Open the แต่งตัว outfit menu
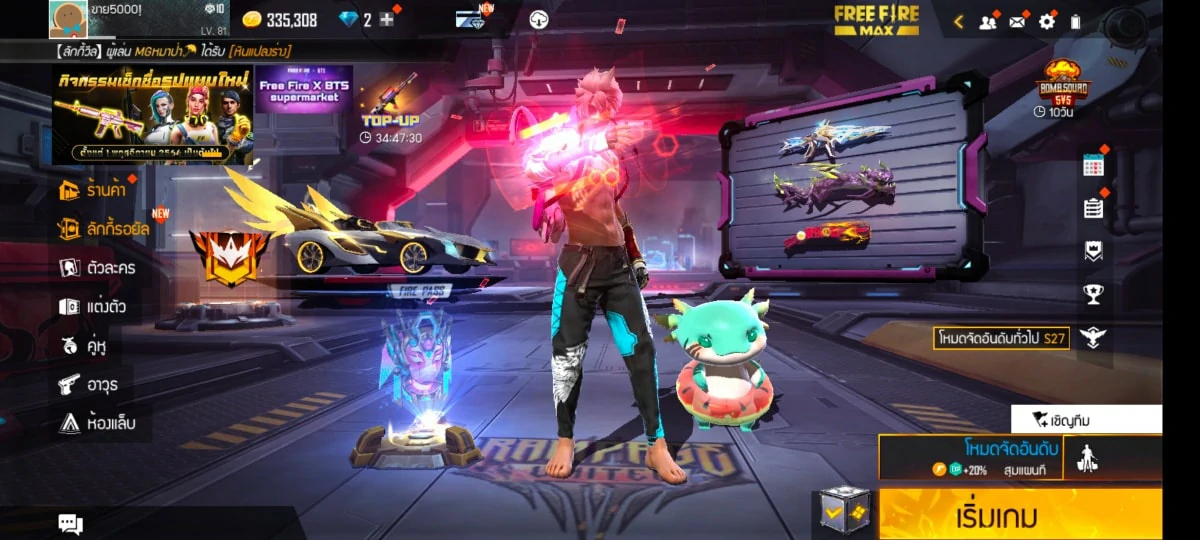The height and width of the screenshot is (540, 1200). click(x=93, y=307)
